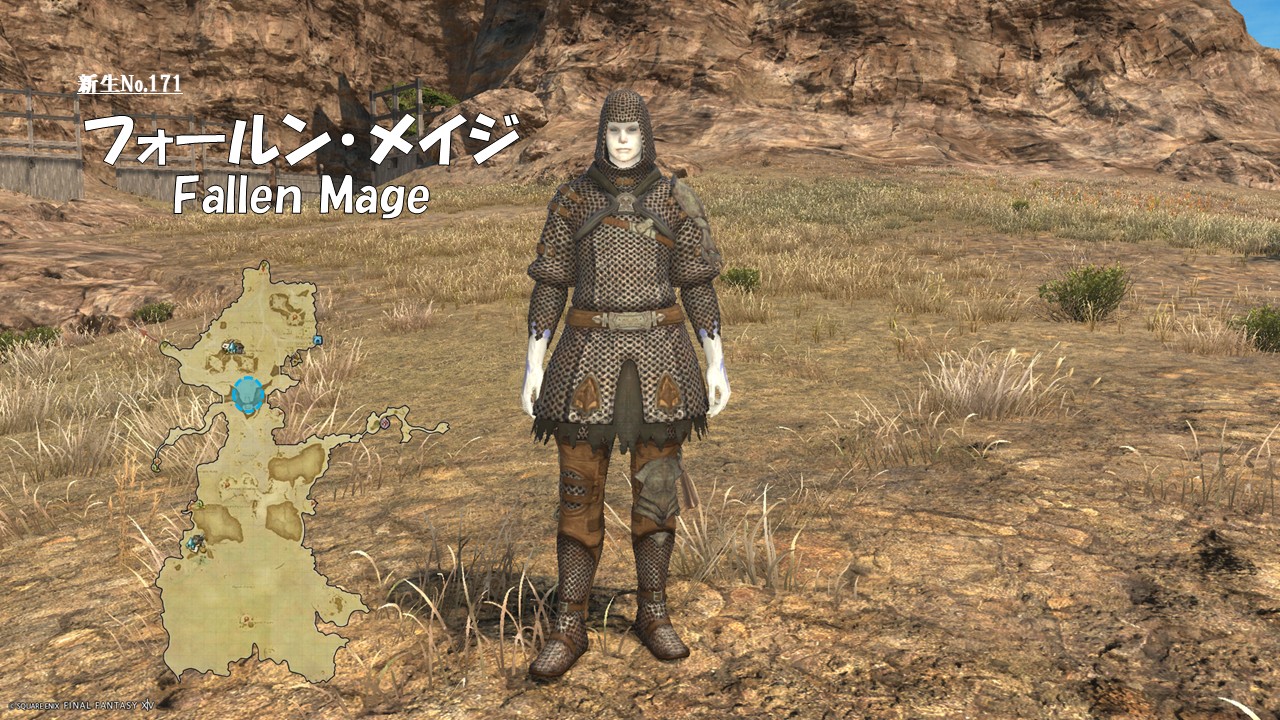Select the pink marker on the map's eastern arm
The image size is (1280, 720).
[x=385, y=424]
